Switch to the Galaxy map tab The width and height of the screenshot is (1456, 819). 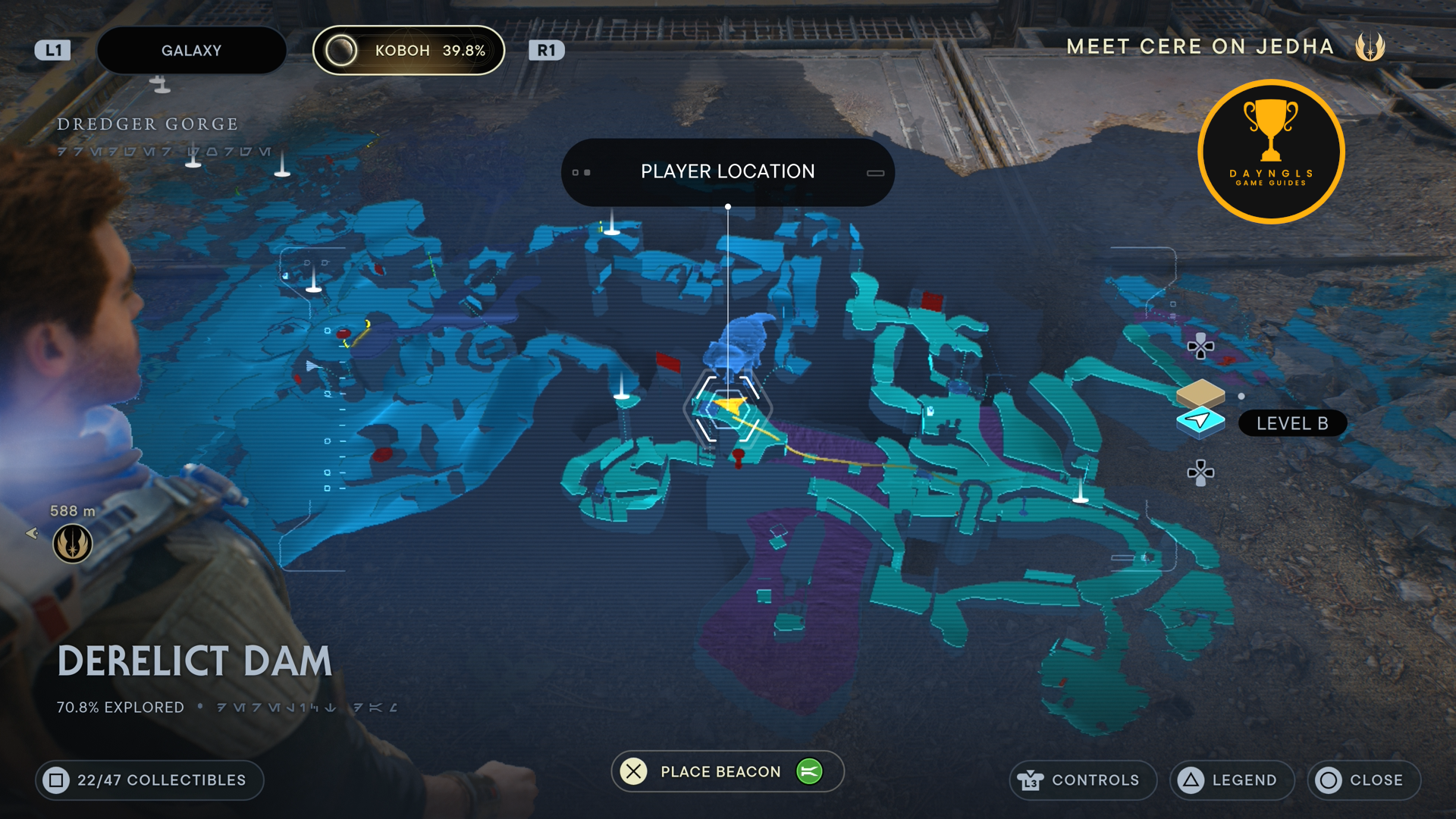point(191,51)
